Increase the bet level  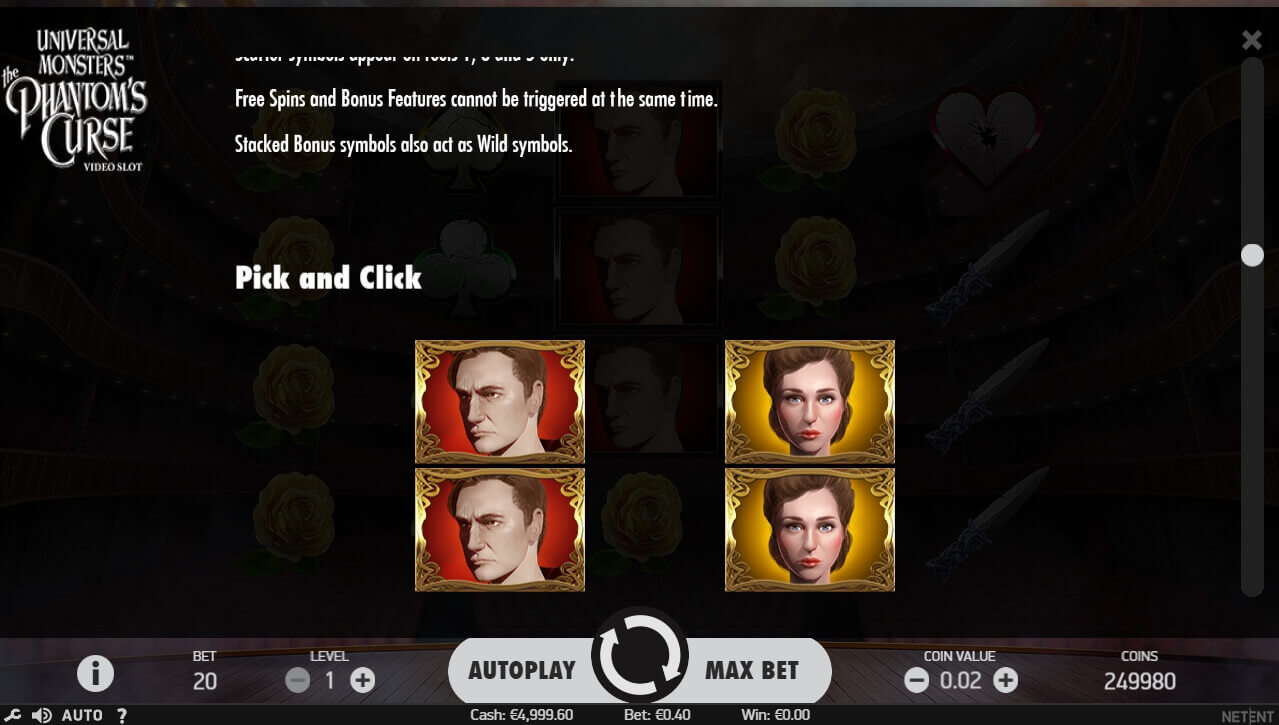(x=362, y=681)
